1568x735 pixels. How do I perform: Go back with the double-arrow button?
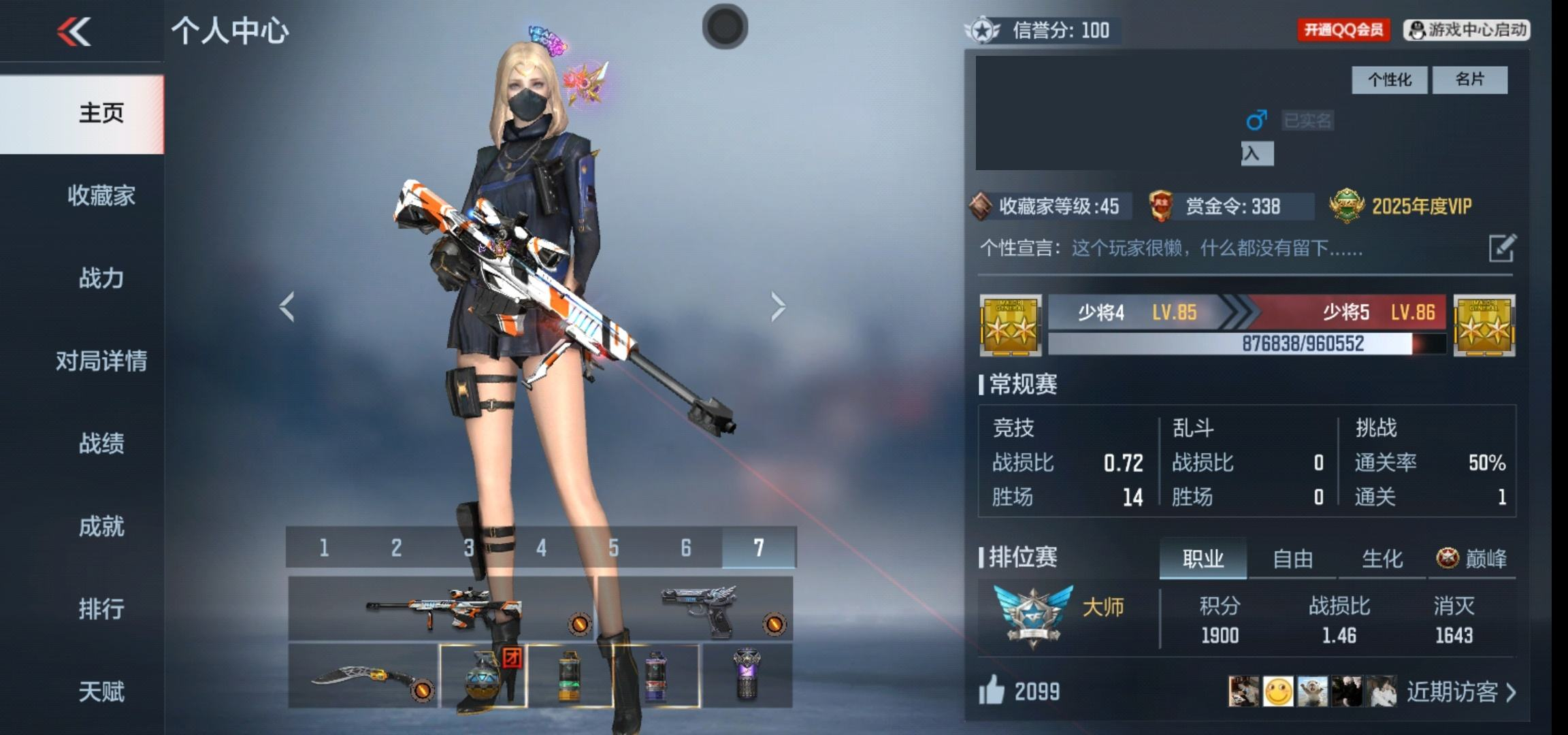pos(74,32)
